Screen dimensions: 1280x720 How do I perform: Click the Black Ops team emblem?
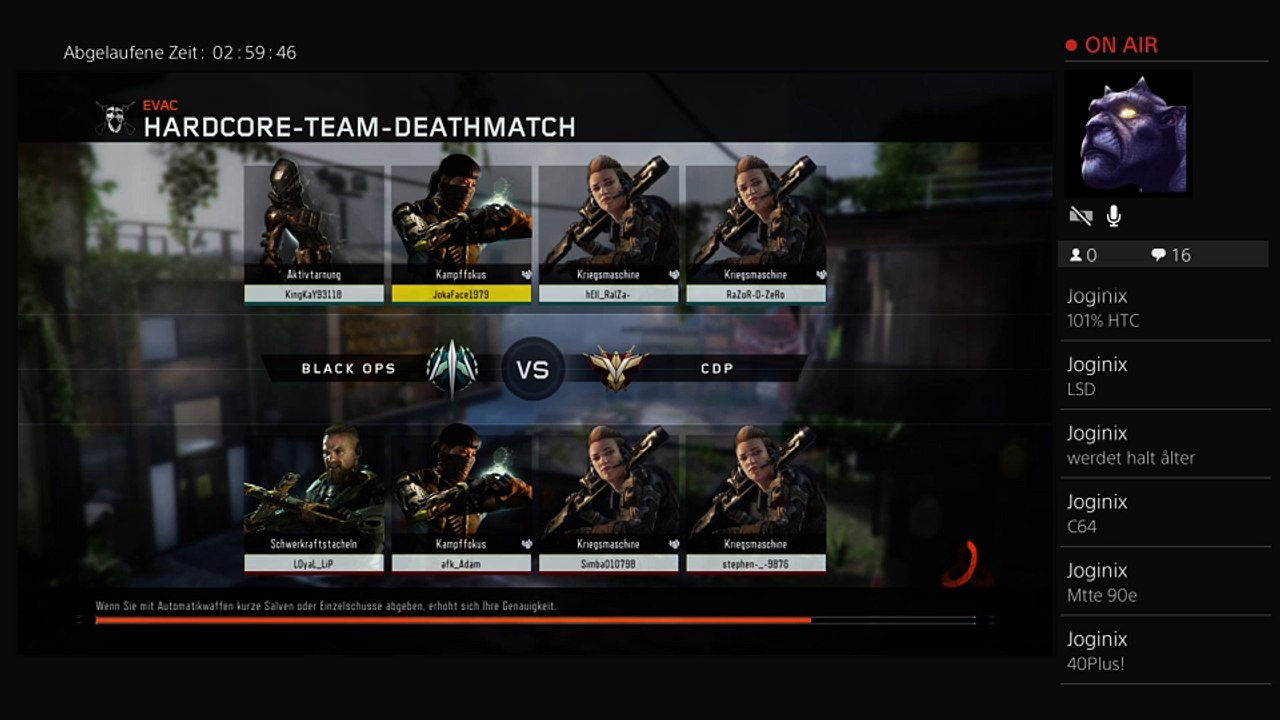(x=452, y=369)
